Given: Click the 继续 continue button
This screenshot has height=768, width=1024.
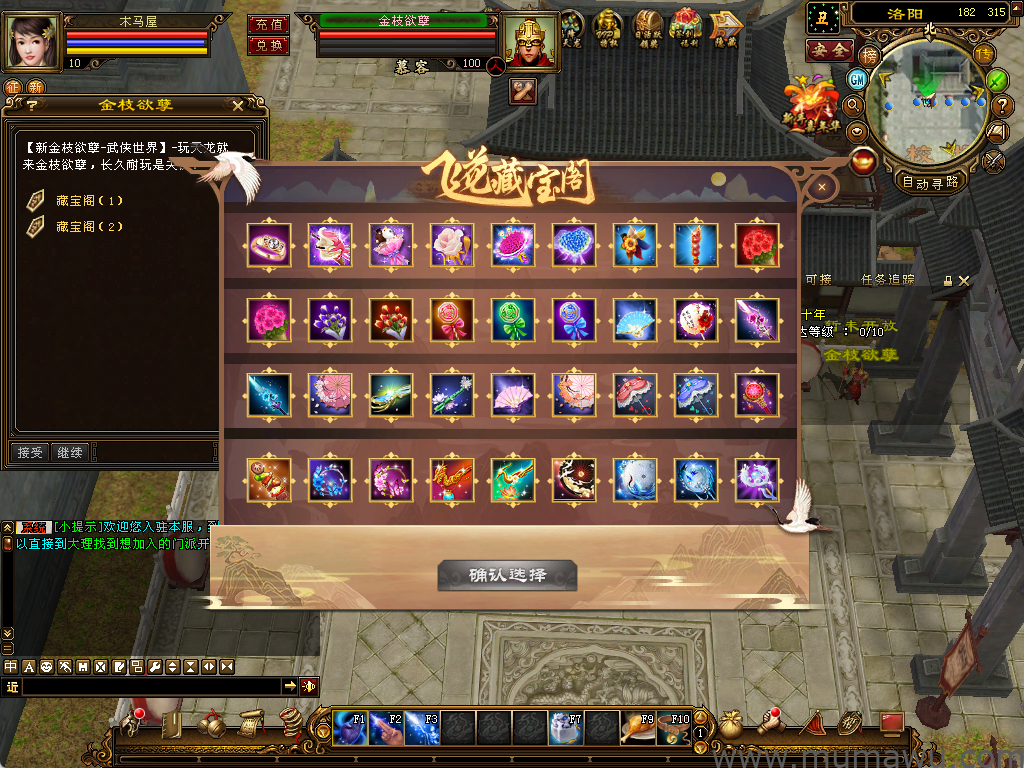Looking at the screenshot, I should (x=70, y=452).
